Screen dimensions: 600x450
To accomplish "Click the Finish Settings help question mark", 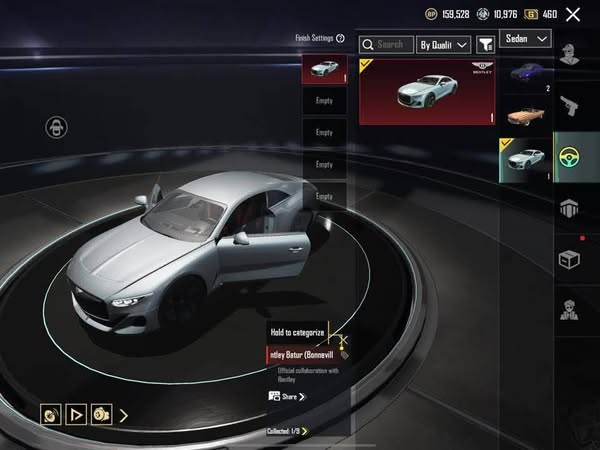I will 341,38.
